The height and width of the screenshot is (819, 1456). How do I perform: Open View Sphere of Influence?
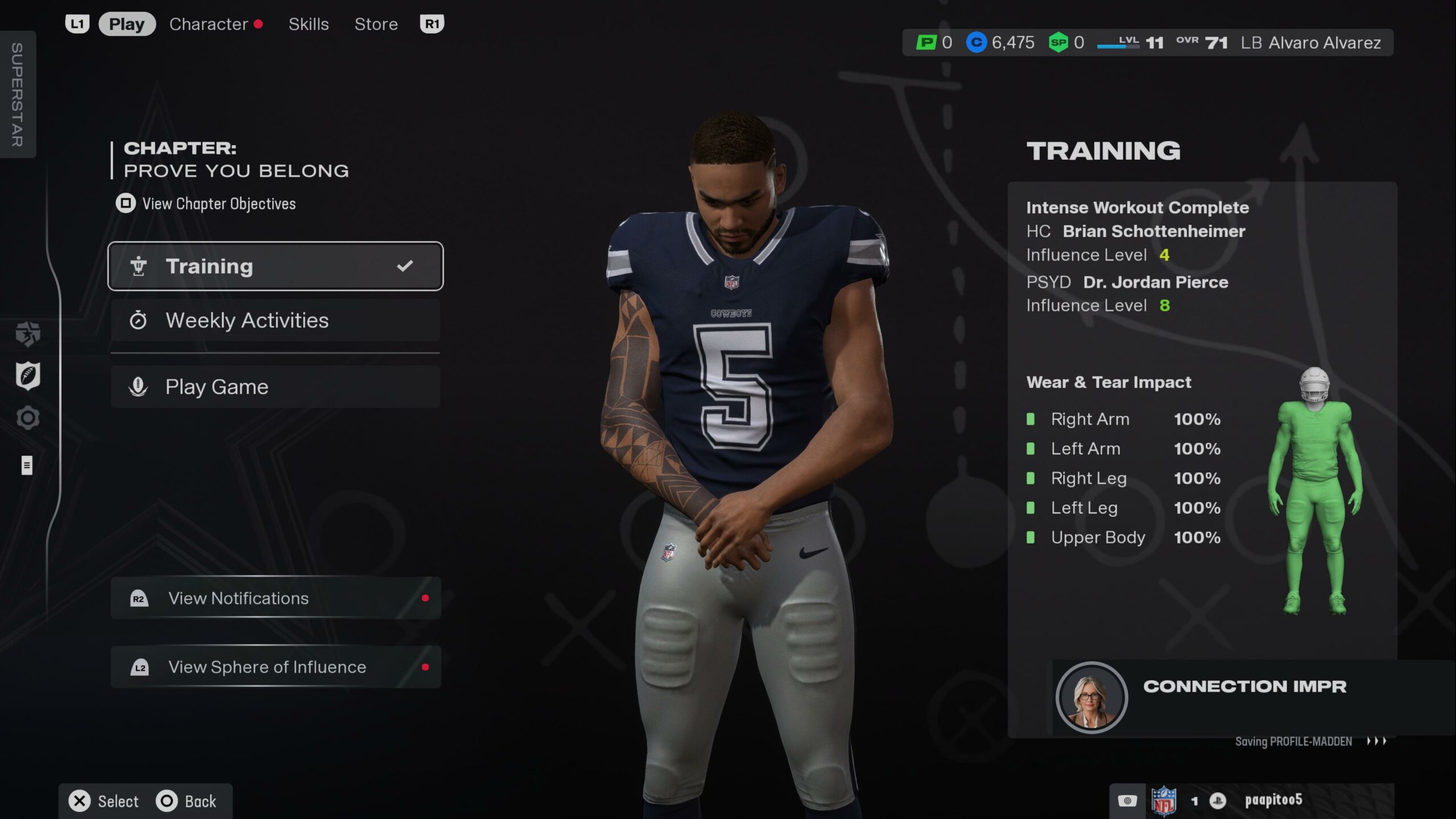275,667
